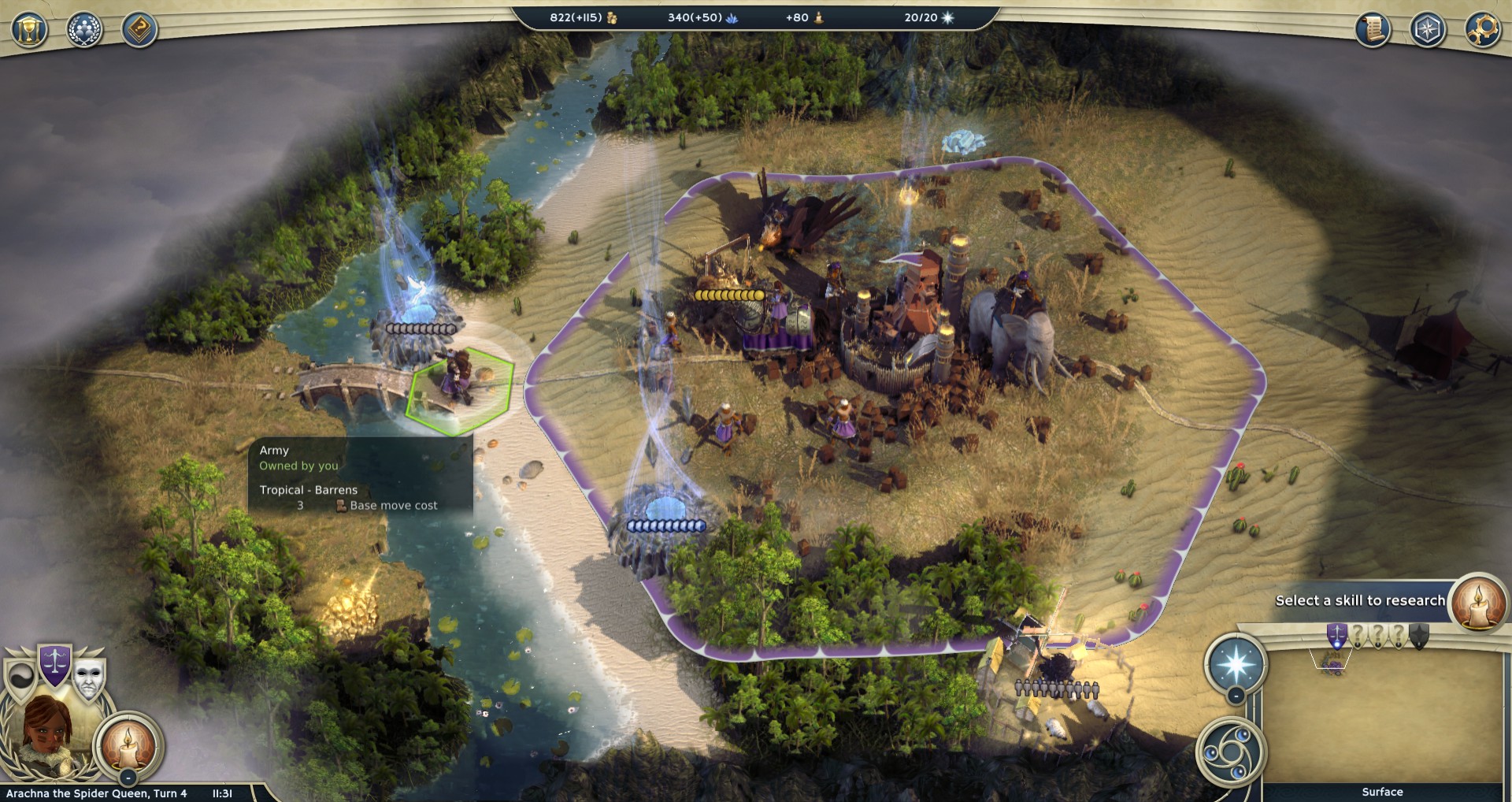Viewport: 1512px width, 802px height.
Task: Open the diplomacy people-group icon
Action: click(84, 31)
